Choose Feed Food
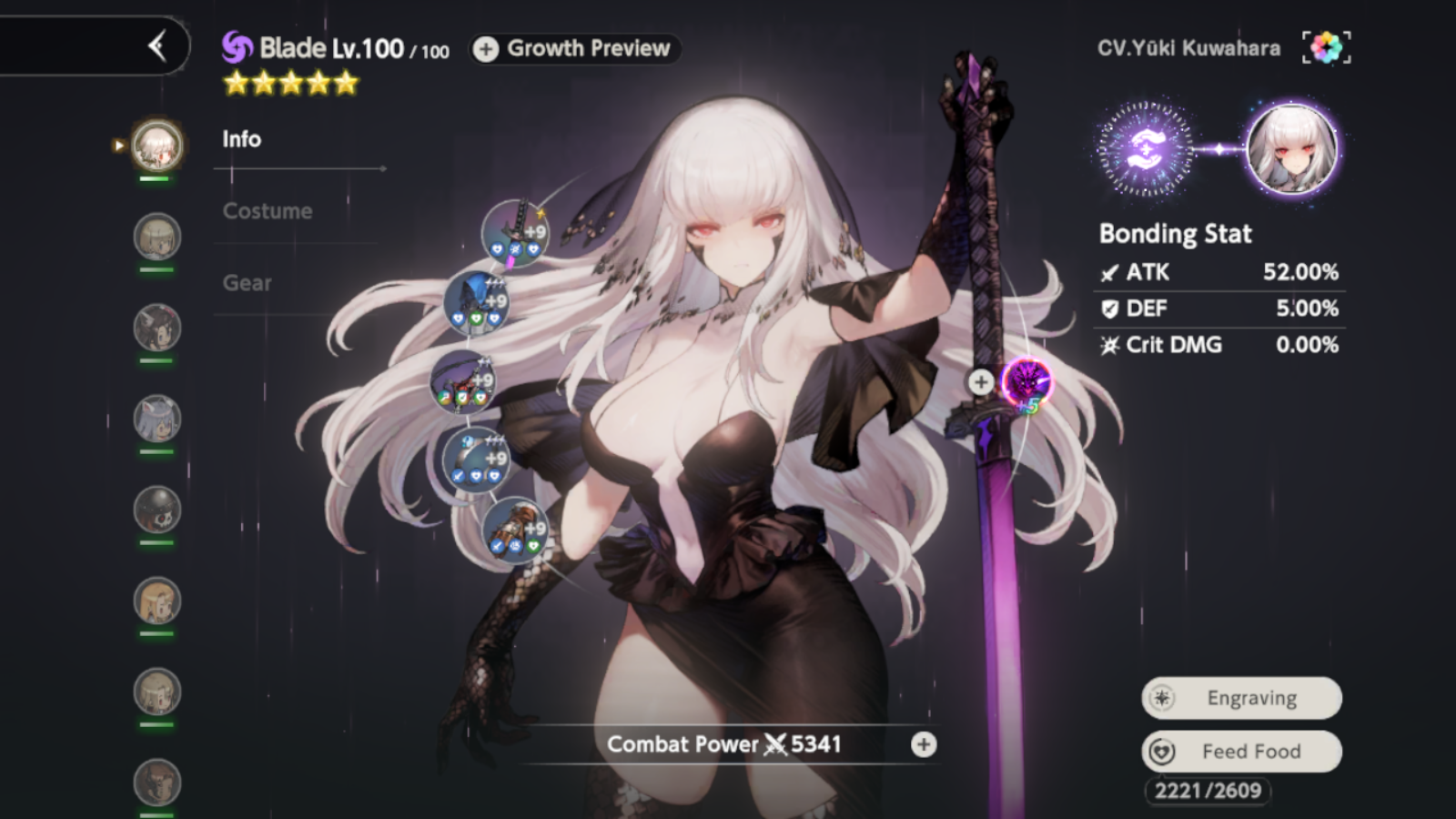Screen dimensions: 1456x819 pyautogui.click(x=1241, y=752)
